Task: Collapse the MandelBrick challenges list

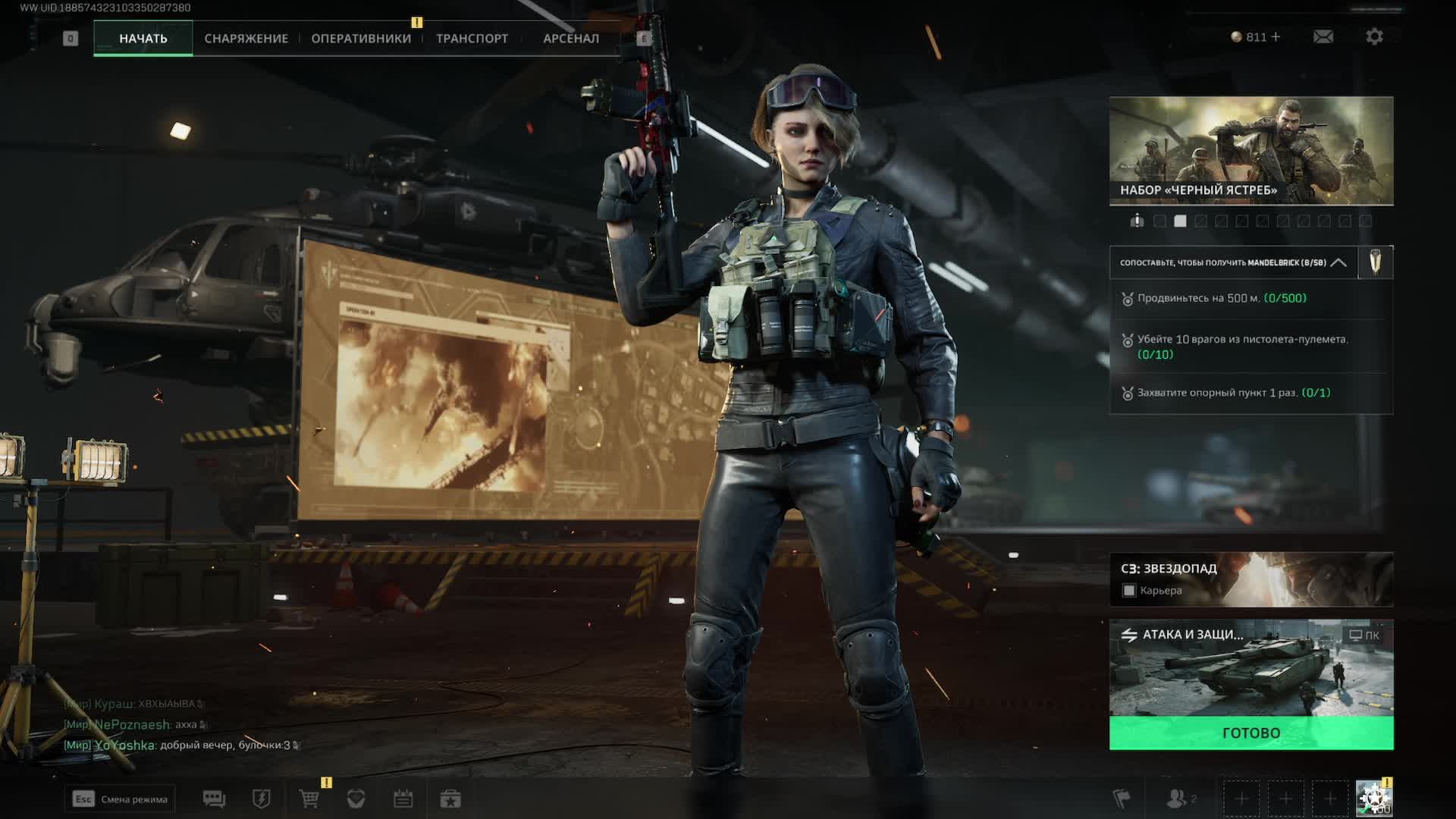Action: 1338,262
